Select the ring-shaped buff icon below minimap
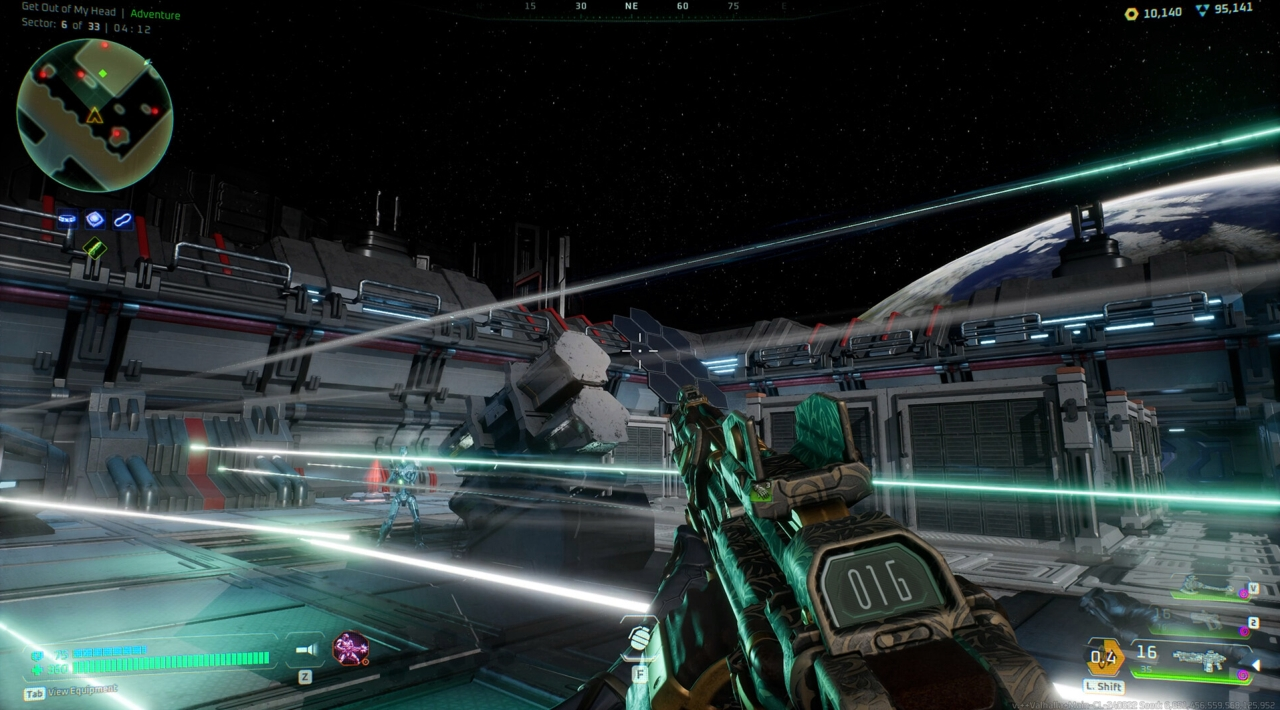The image size is (1280, 710). [x=67, y=219]
